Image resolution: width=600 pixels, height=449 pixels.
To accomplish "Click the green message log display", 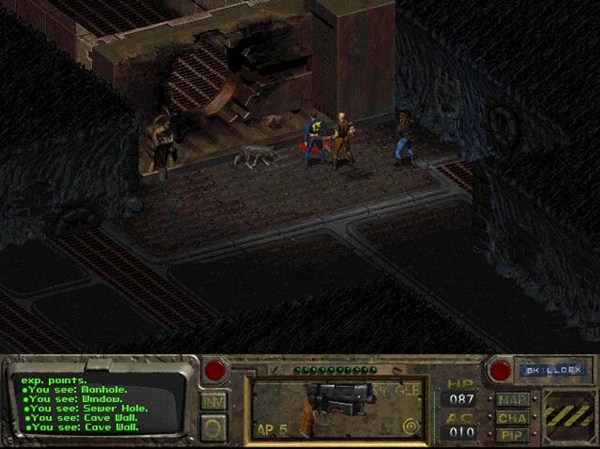I will click(100, 404).
